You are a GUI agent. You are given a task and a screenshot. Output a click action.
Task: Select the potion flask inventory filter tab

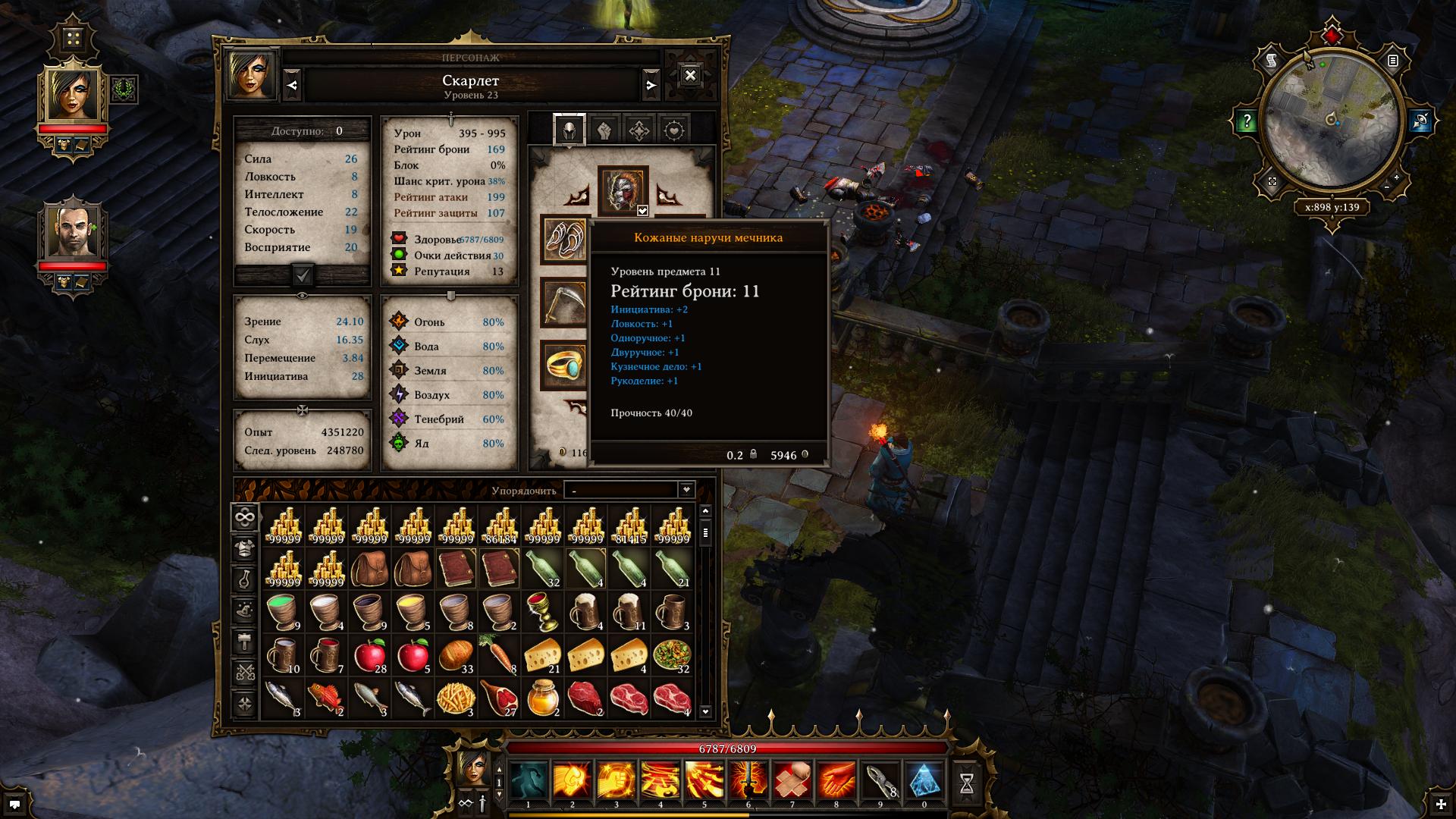(244, 579)
